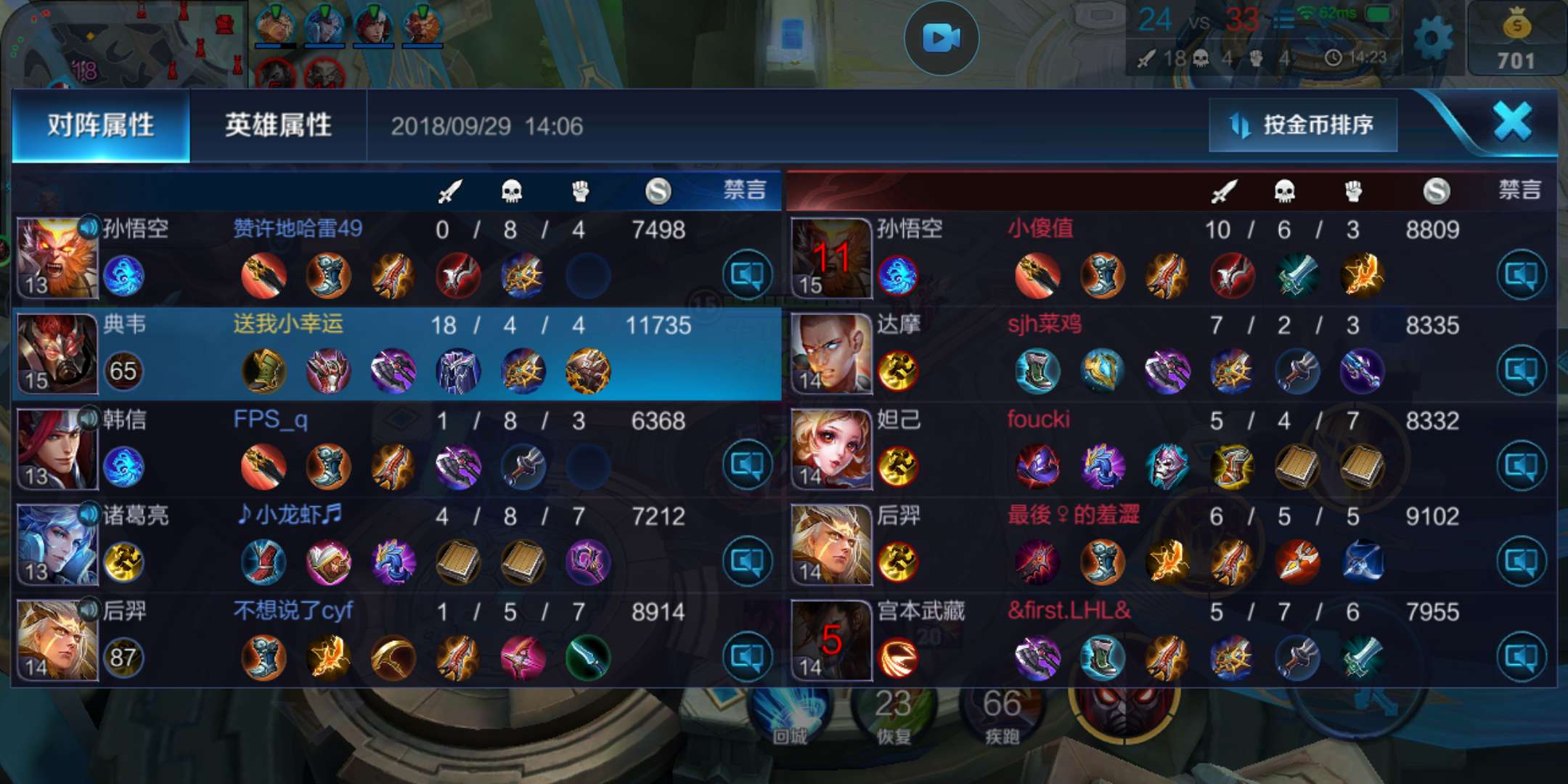Select the 达摩 hero portrait
1568x784 pixels.
[831, 354]
